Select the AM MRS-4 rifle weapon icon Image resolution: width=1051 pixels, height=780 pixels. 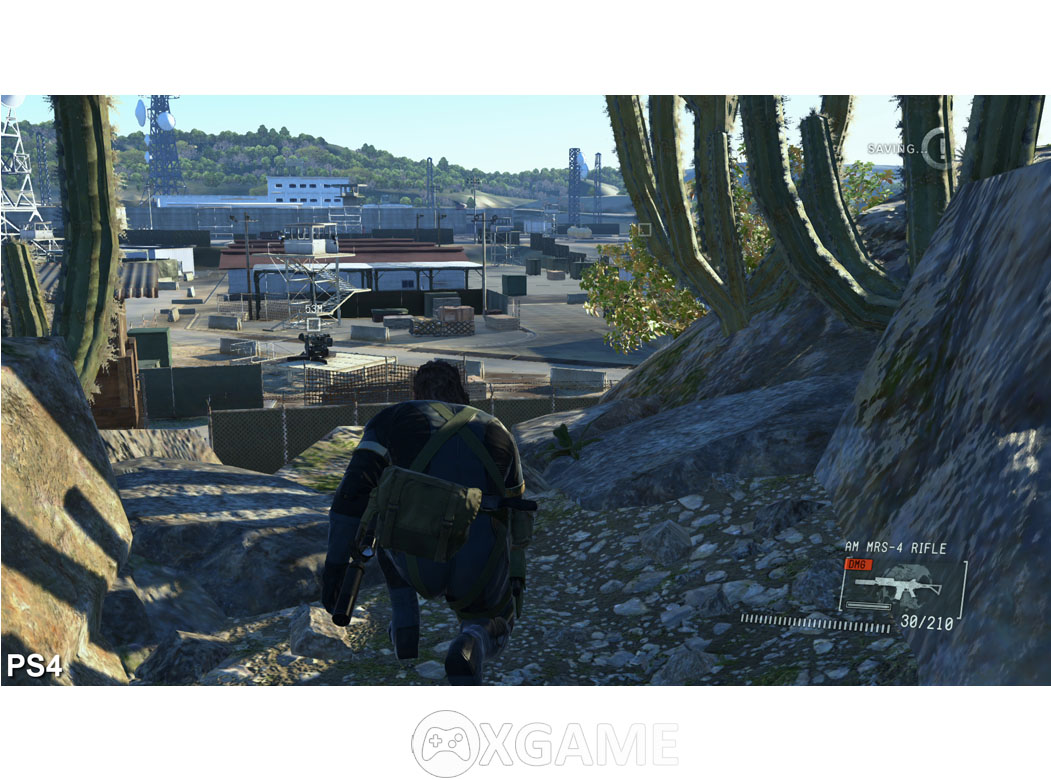(899, 587)
